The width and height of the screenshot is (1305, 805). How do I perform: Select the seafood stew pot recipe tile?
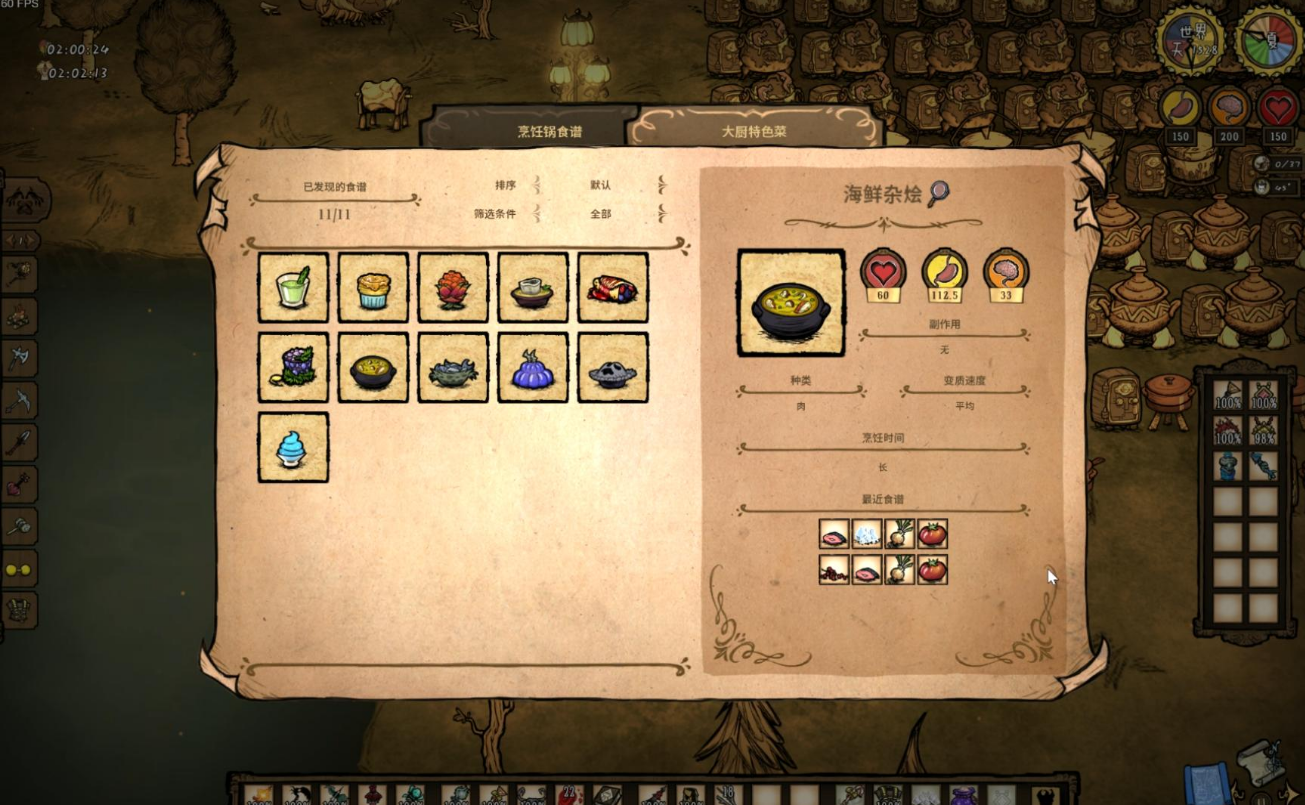[x=373, y=367]
